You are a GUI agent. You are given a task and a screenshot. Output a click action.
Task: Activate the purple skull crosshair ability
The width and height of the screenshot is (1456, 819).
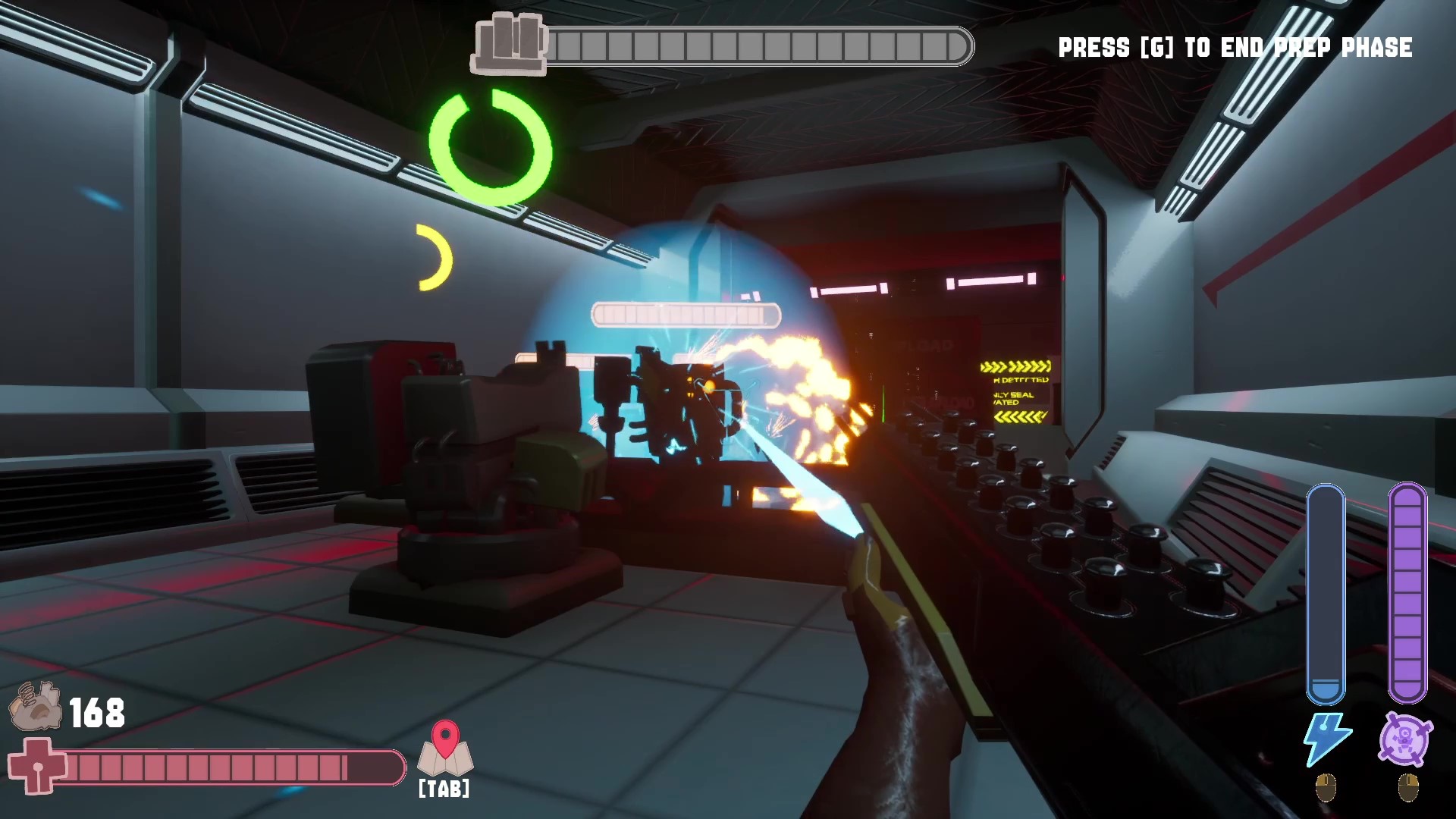click(x=1407, y=739)
